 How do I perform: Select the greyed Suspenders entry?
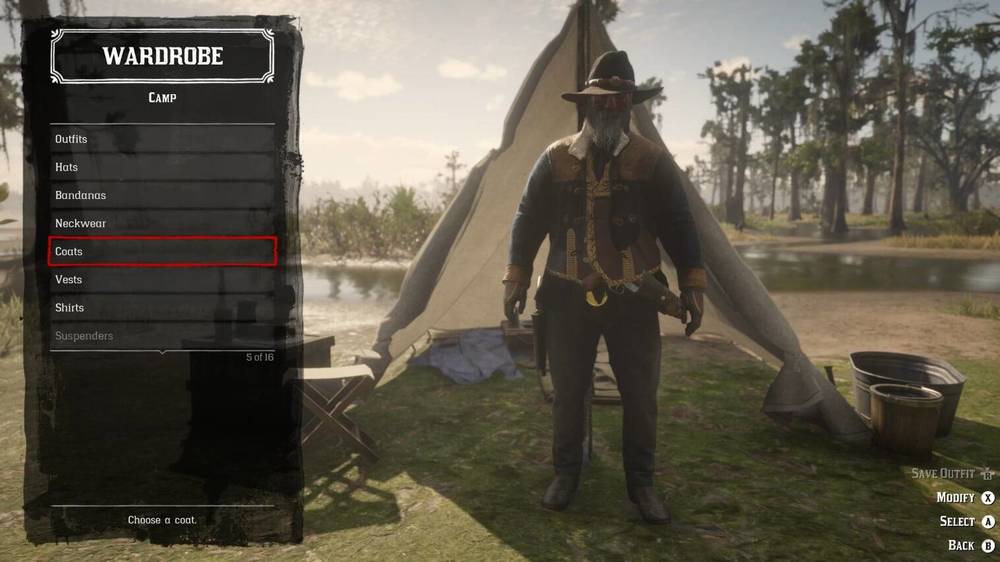(x=162, y=335)
